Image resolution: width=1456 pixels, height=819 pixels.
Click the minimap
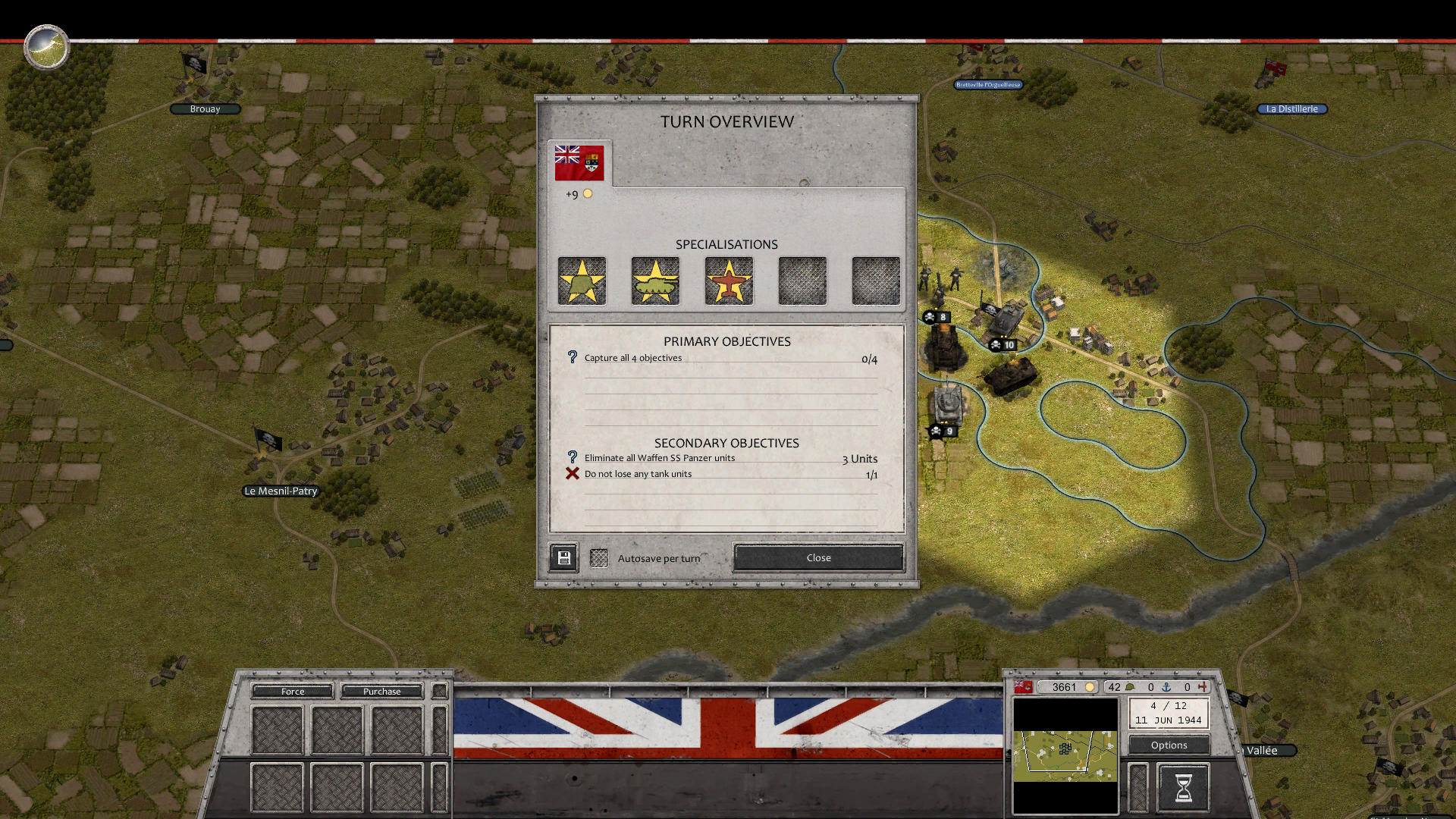coord(1065,756)
